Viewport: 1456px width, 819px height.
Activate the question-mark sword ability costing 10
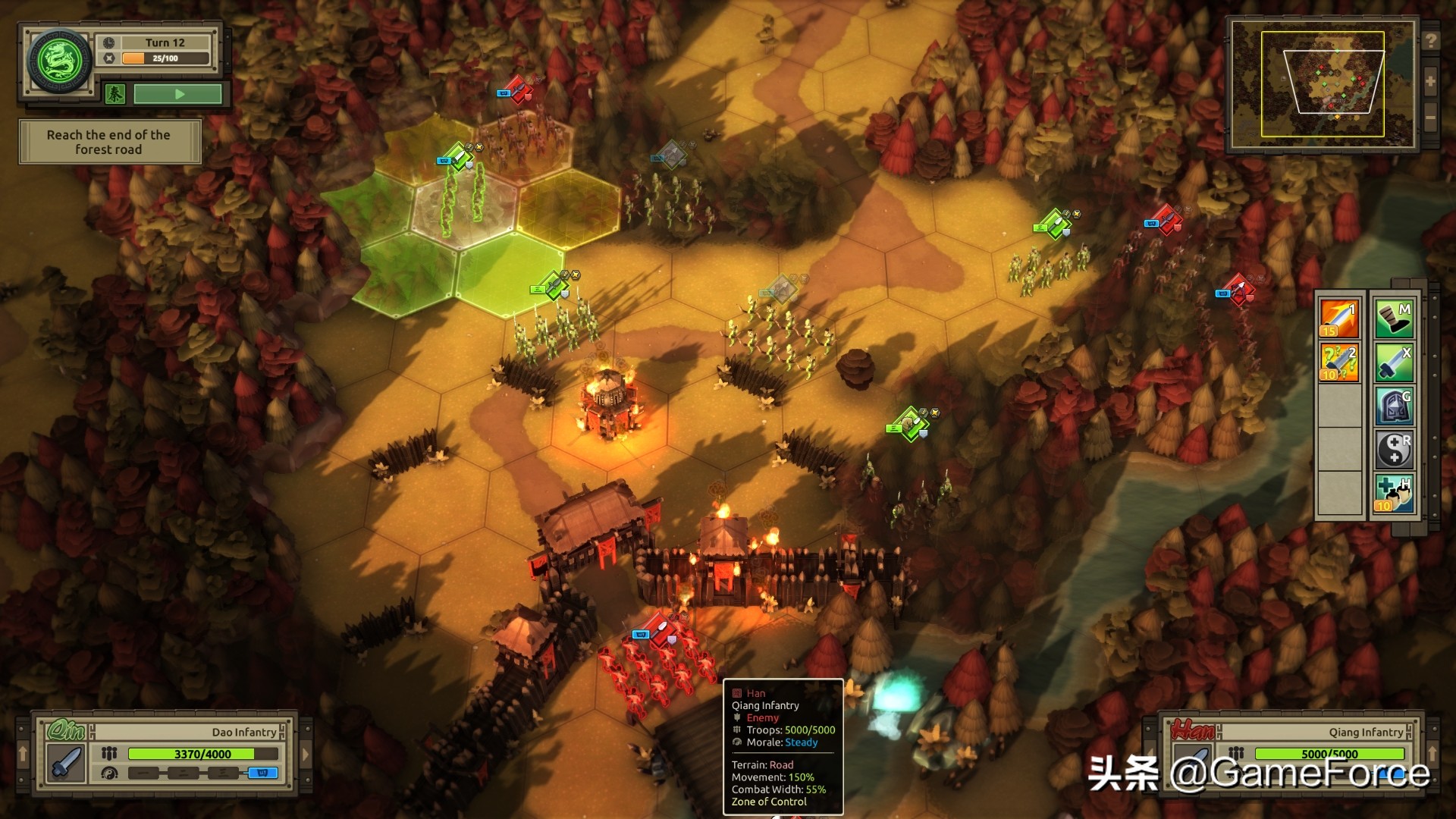pyautogui.click(x=1339, y=362)
